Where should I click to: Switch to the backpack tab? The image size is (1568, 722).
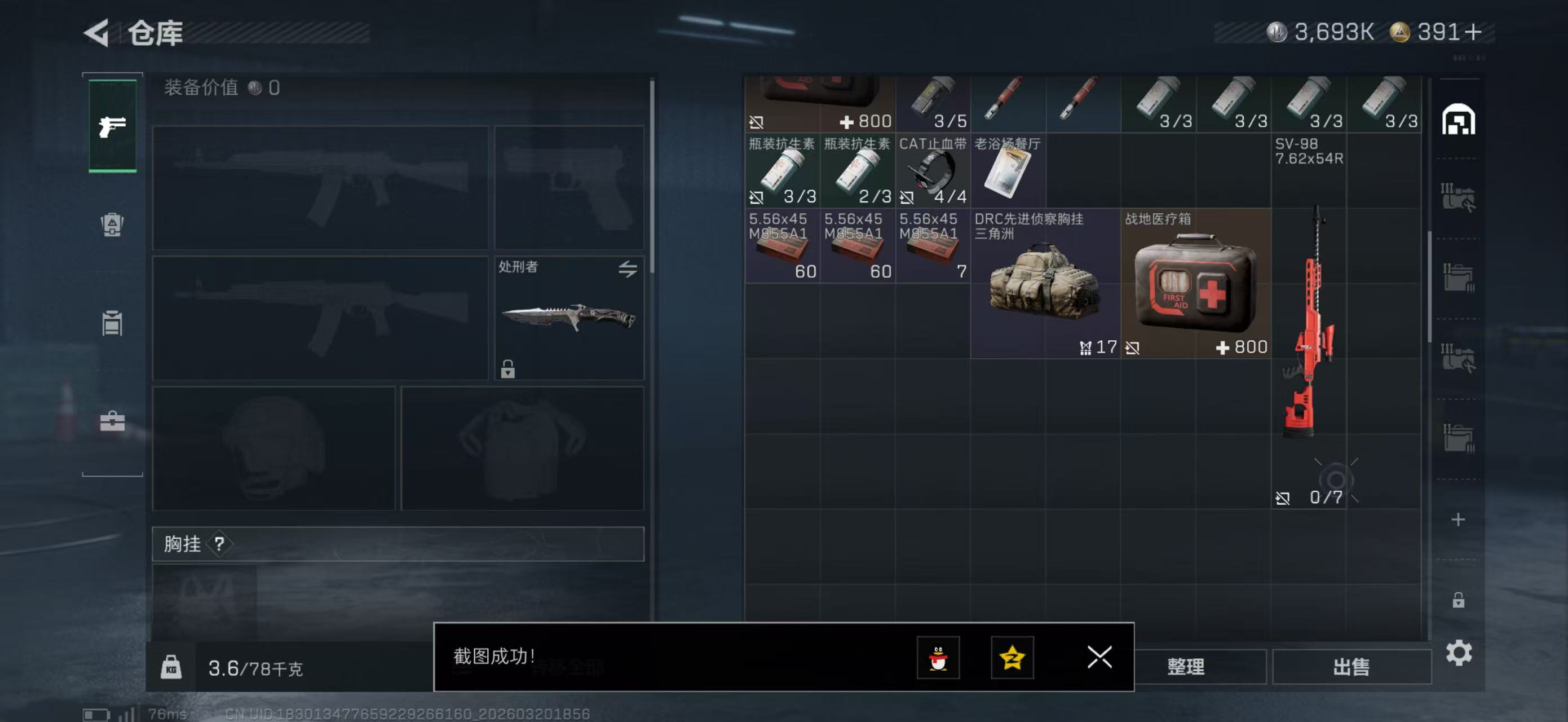pyautogui.click(x=112, y=224)
